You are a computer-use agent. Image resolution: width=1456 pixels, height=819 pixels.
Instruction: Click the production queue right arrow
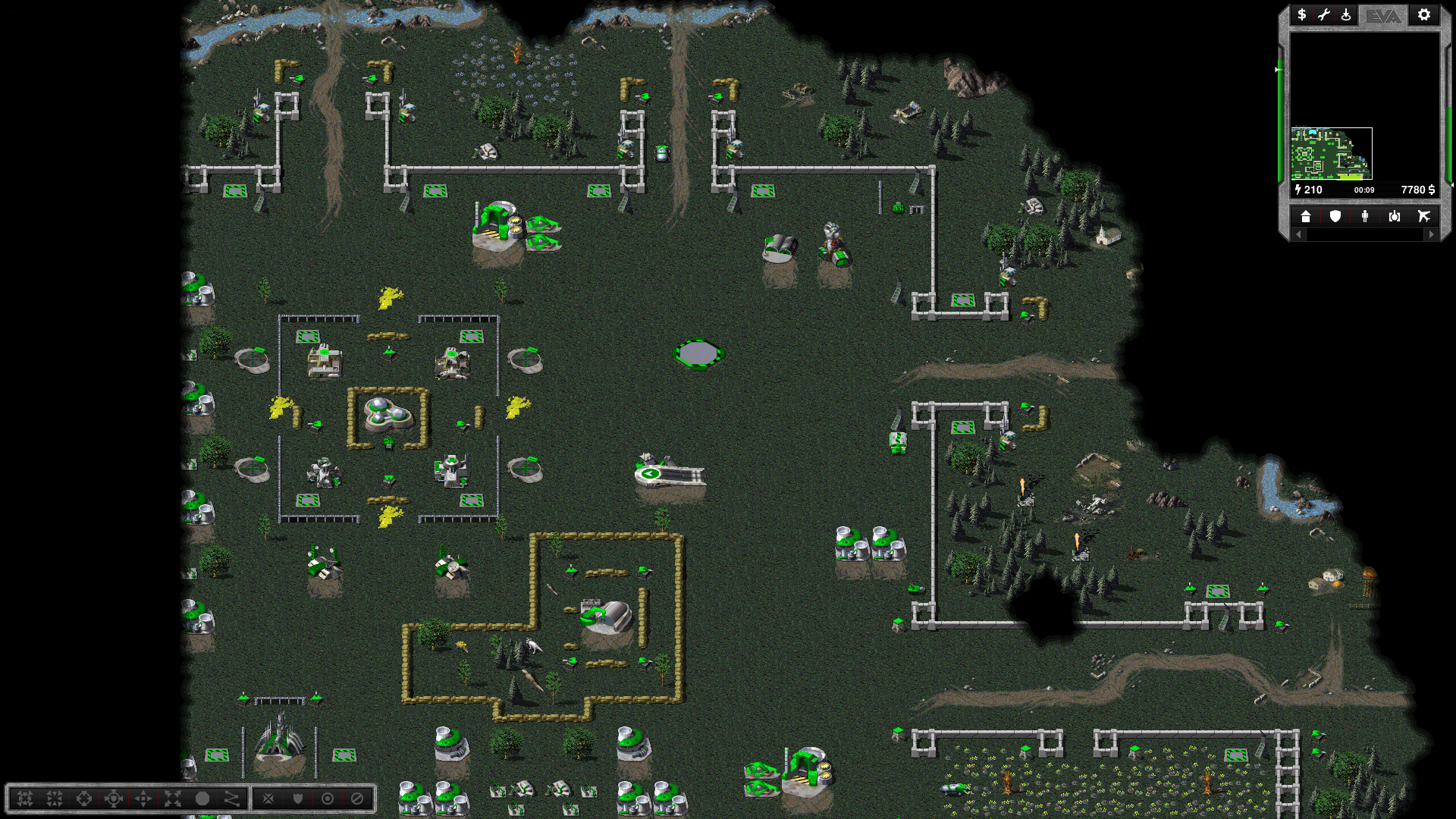[x=1432, y=235]
